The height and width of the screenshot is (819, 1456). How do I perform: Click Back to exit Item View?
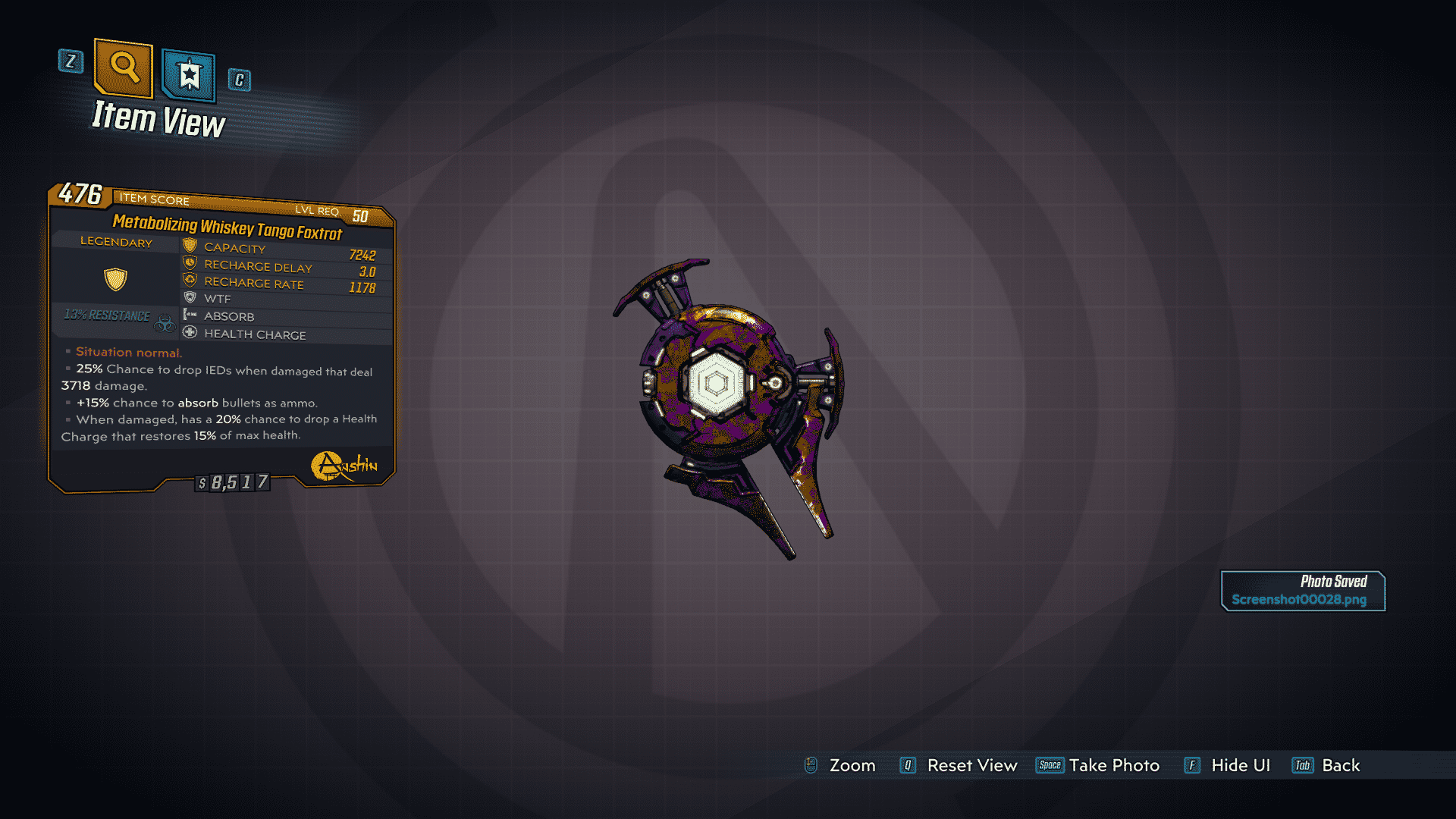[1327, 765]
